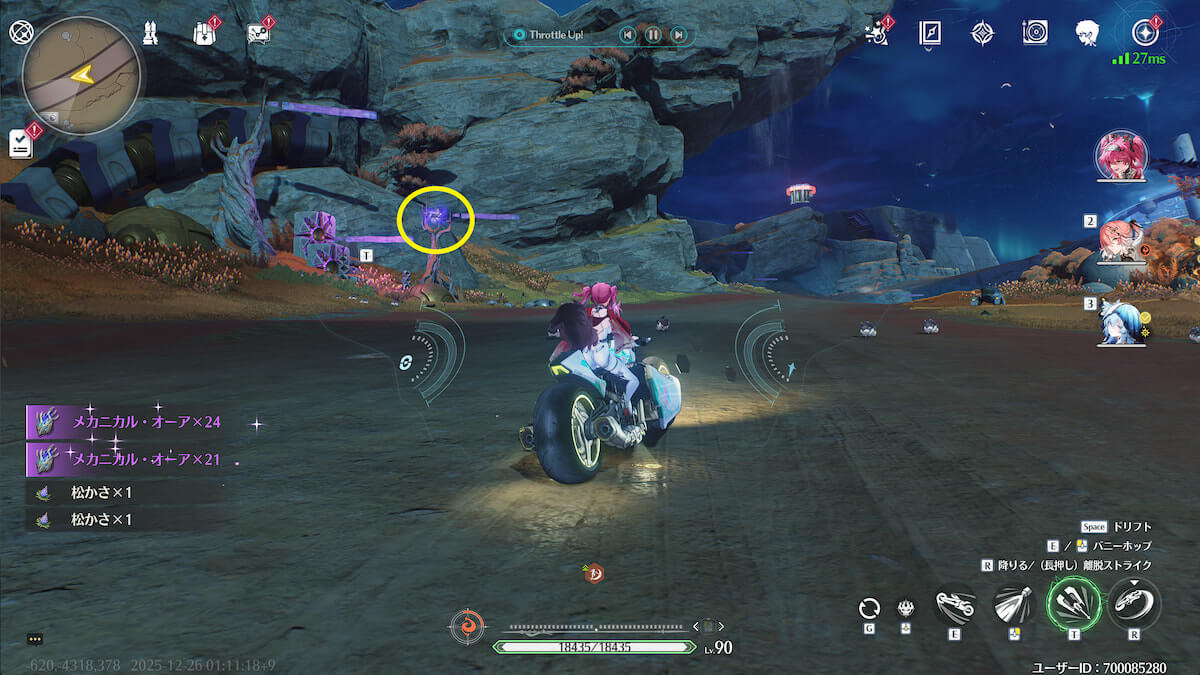Viewport: 1200px width, 675px height.
Task: Skip to the next music track
Action: coord(678,35)
